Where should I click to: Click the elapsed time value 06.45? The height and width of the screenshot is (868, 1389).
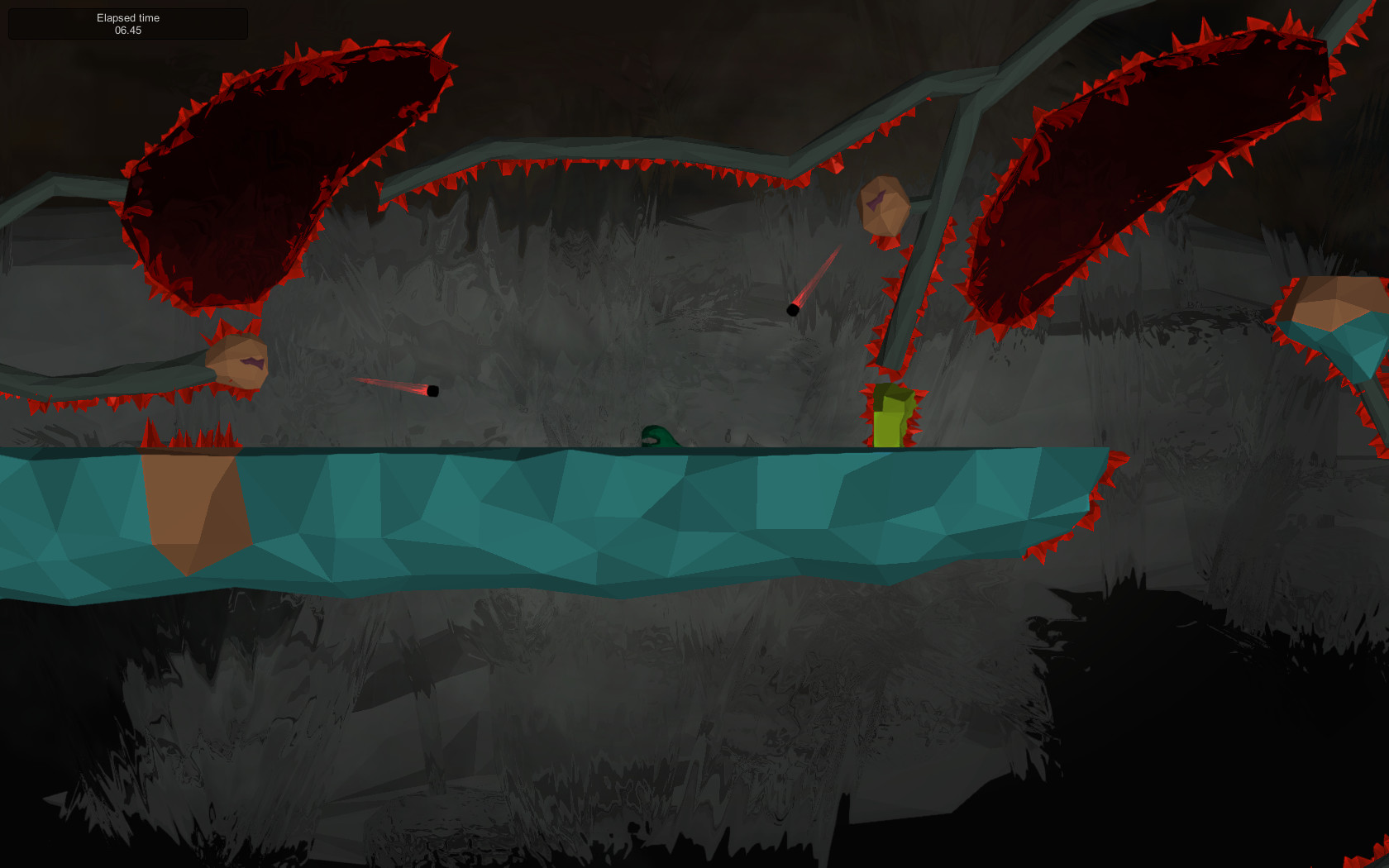pyautogui.click(x=128, y=31)
